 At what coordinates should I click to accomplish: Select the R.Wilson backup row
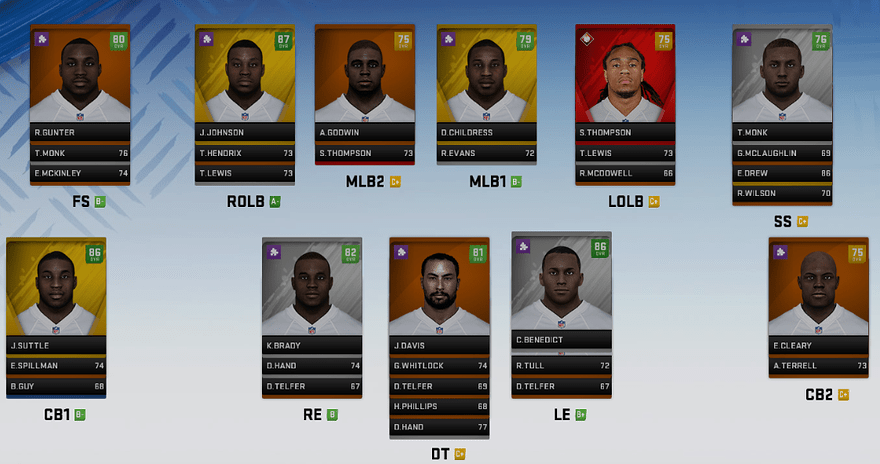(x=782, y=193)
